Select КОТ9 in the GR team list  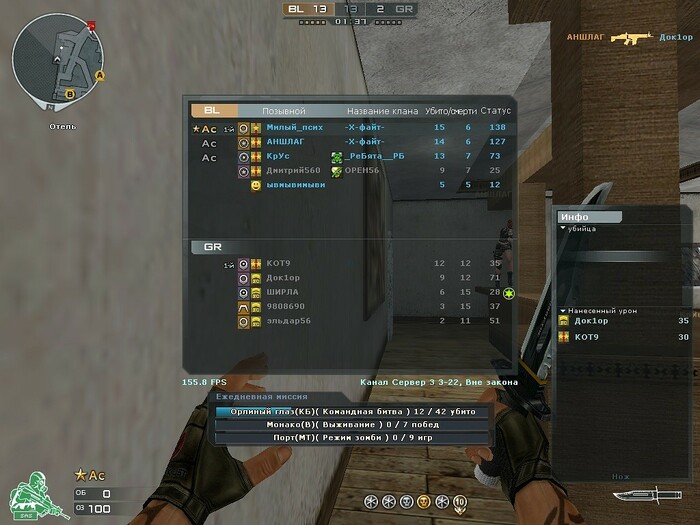tap(278, 263)
